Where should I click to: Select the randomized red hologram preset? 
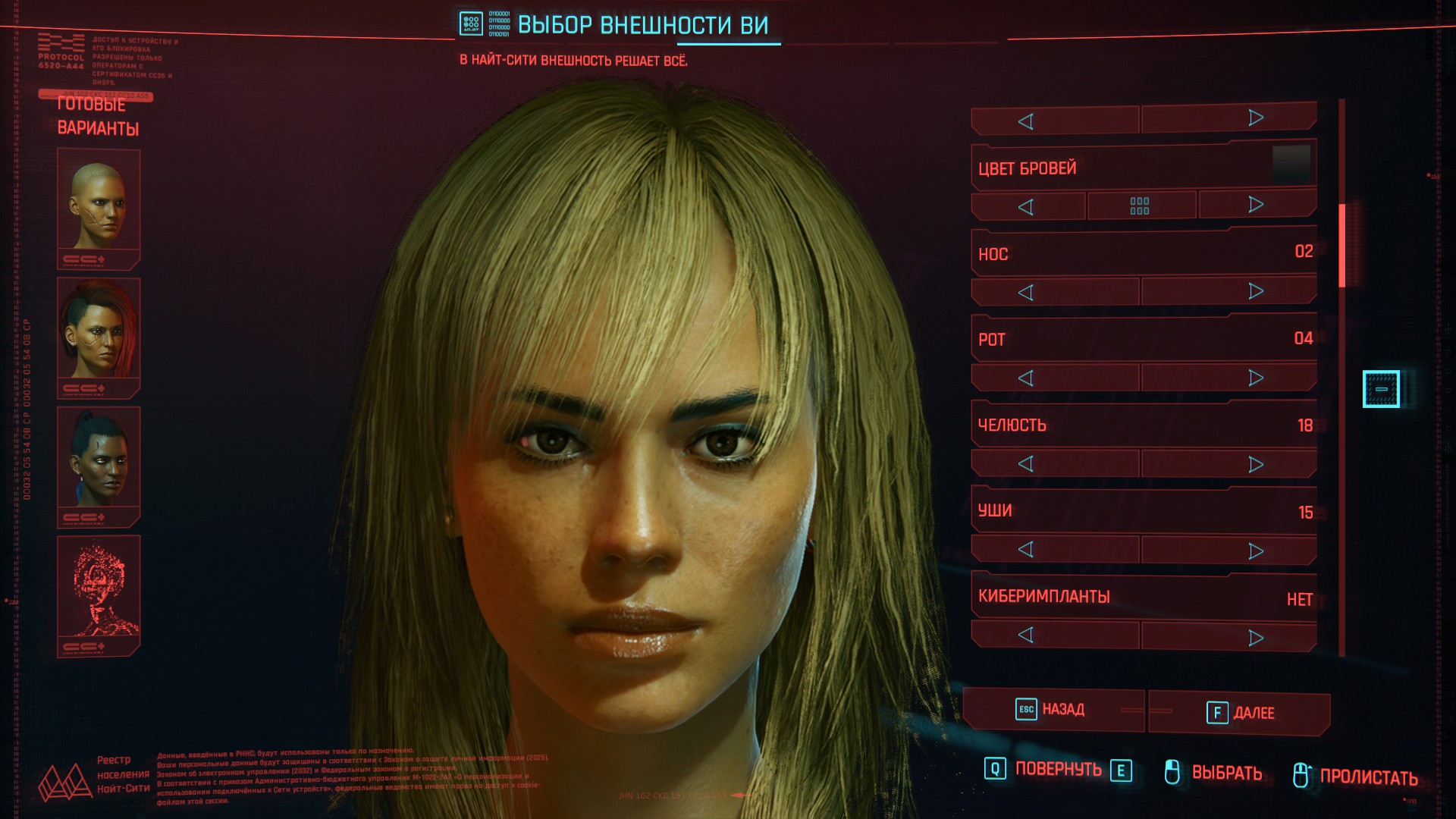[x=99, y=594]
